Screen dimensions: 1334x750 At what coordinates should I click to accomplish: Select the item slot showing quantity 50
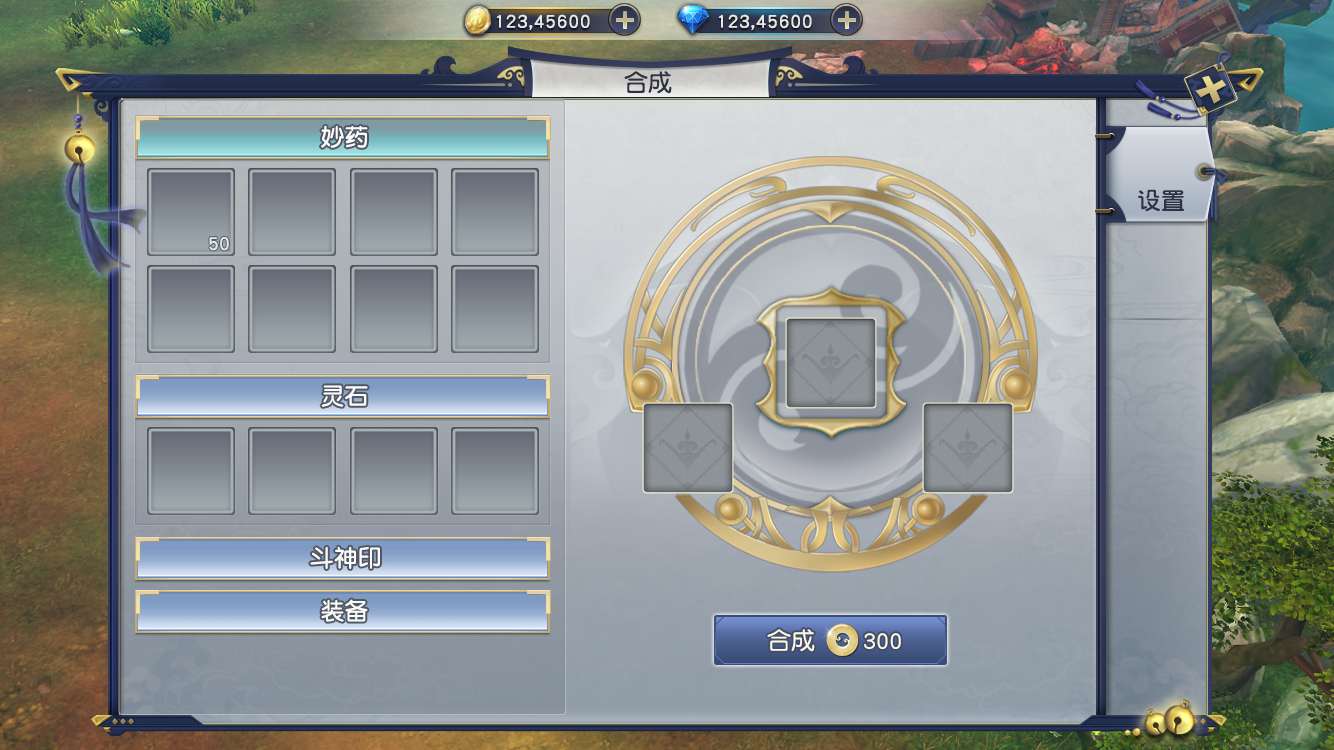[x=190, y=210]
